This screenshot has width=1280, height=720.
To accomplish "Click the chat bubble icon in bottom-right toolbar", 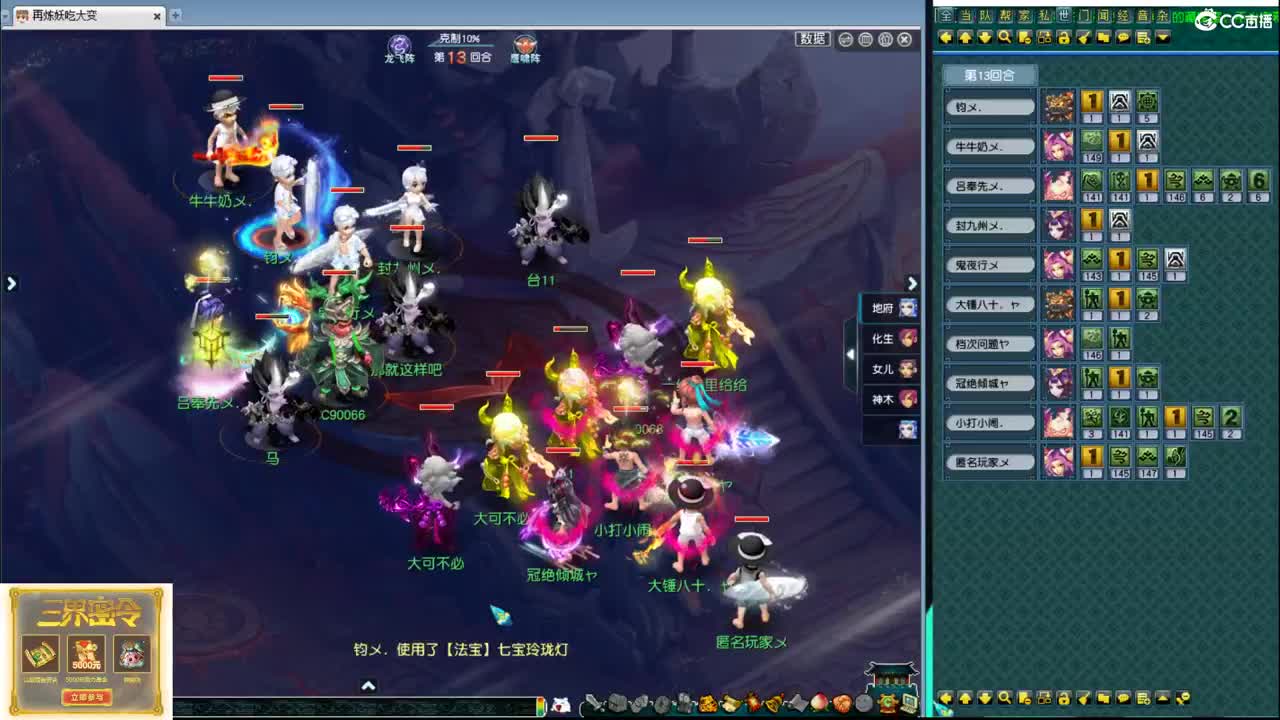I will click(x=1124, y=698).
